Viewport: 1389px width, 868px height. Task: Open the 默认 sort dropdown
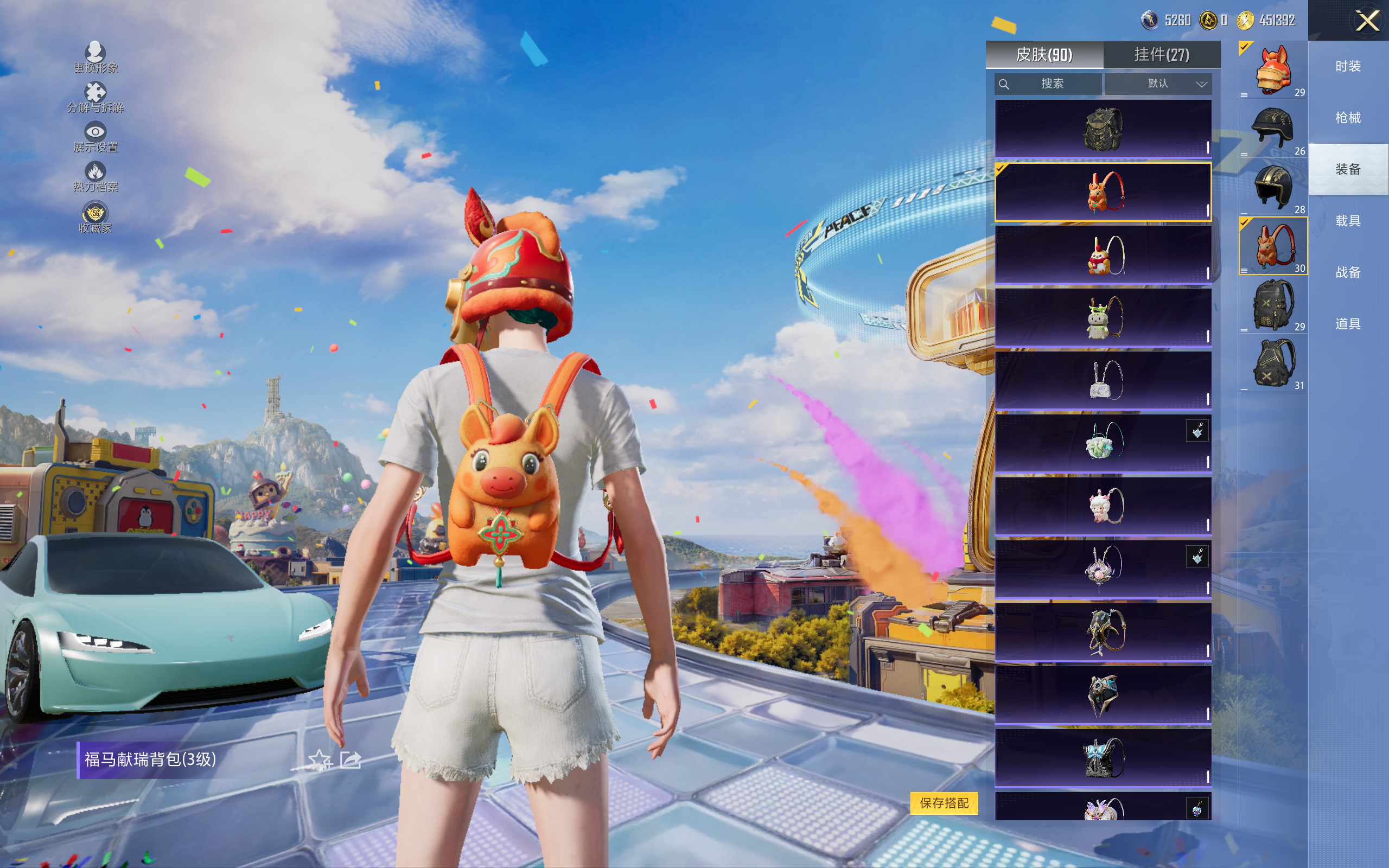point(1158,84)
